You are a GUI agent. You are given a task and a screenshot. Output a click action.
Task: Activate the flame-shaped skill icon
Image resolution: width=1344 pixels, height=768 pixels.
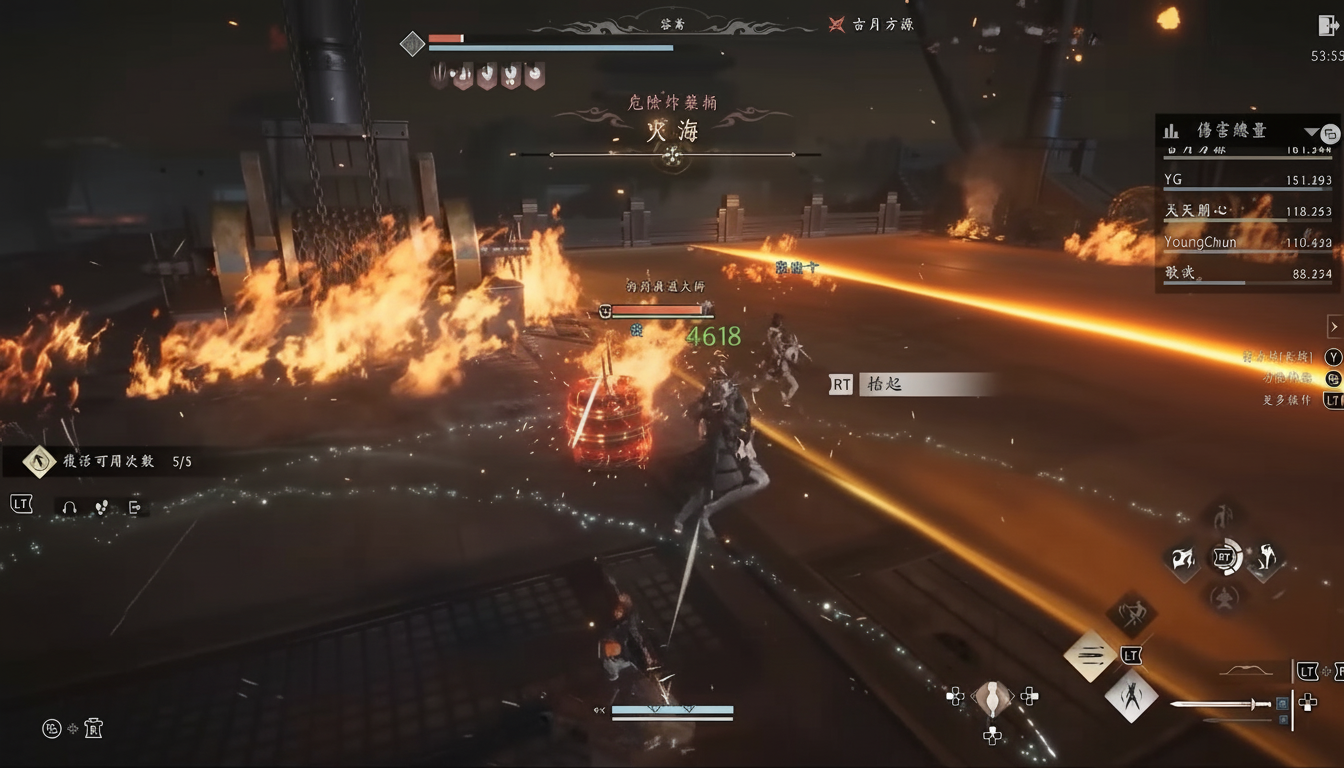pyautogui.click(x=1183, y=558)
